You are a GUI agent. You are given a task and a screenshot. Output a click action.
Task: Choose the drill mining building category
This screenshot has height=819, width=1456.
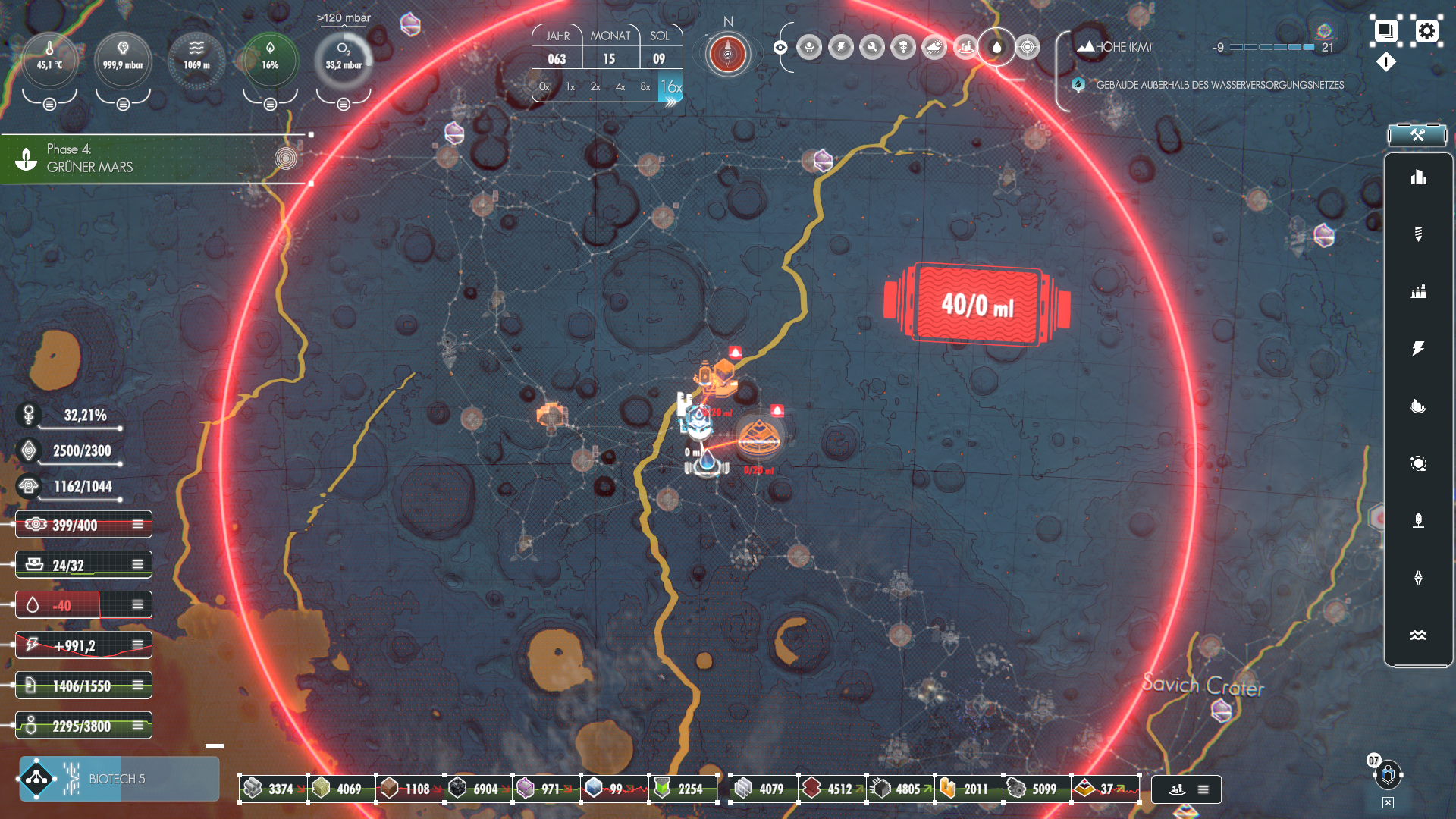point(1418,234)
